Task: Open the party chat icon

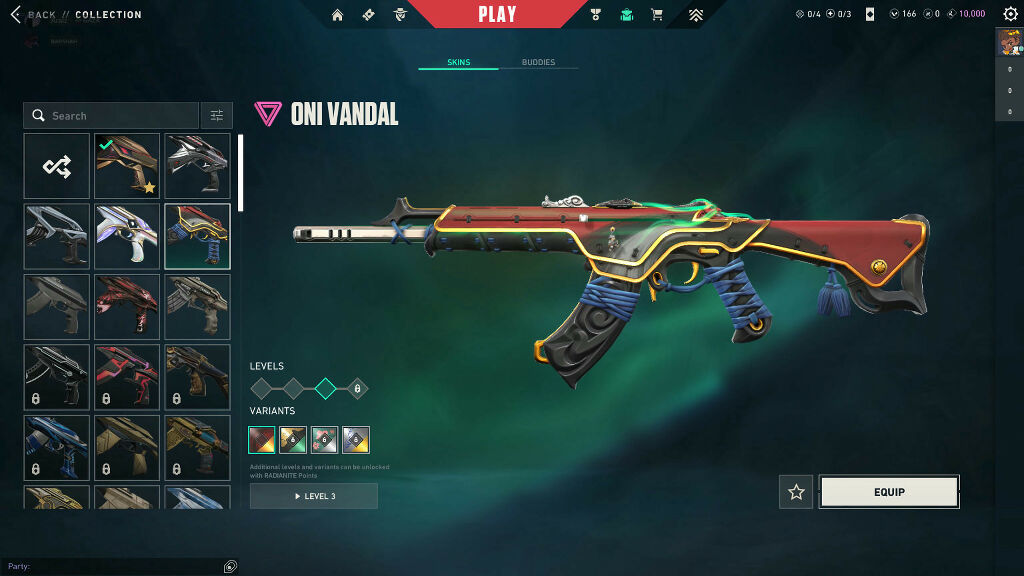Action: 230,566
